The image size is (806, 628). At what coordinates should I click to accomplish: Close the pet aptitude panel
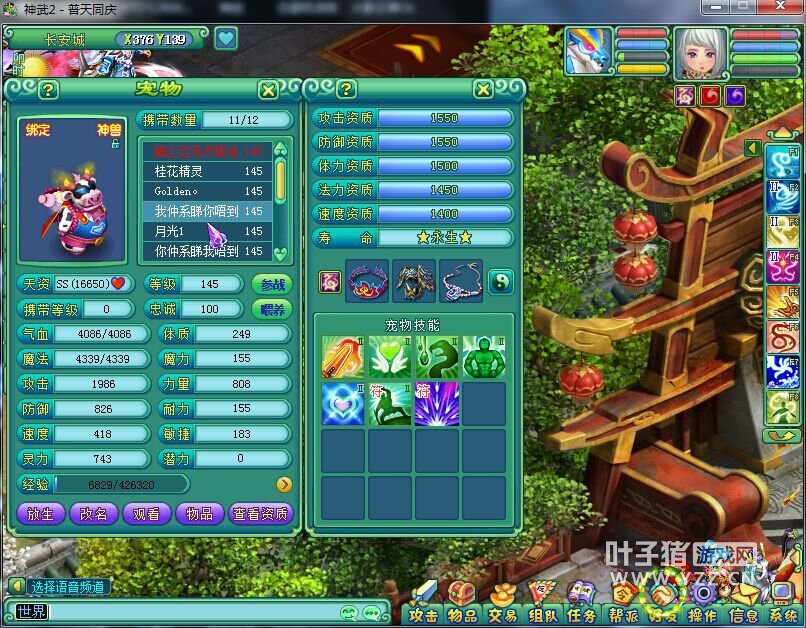click(x=483, y=90)
